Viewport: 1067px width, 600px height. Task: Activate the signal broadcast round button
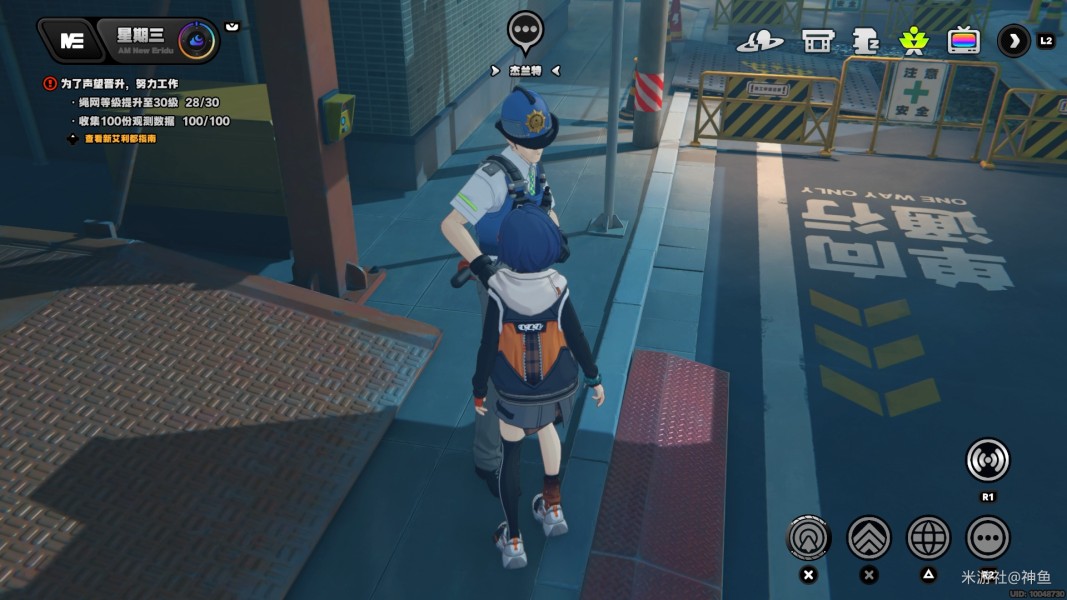(987, 461)
